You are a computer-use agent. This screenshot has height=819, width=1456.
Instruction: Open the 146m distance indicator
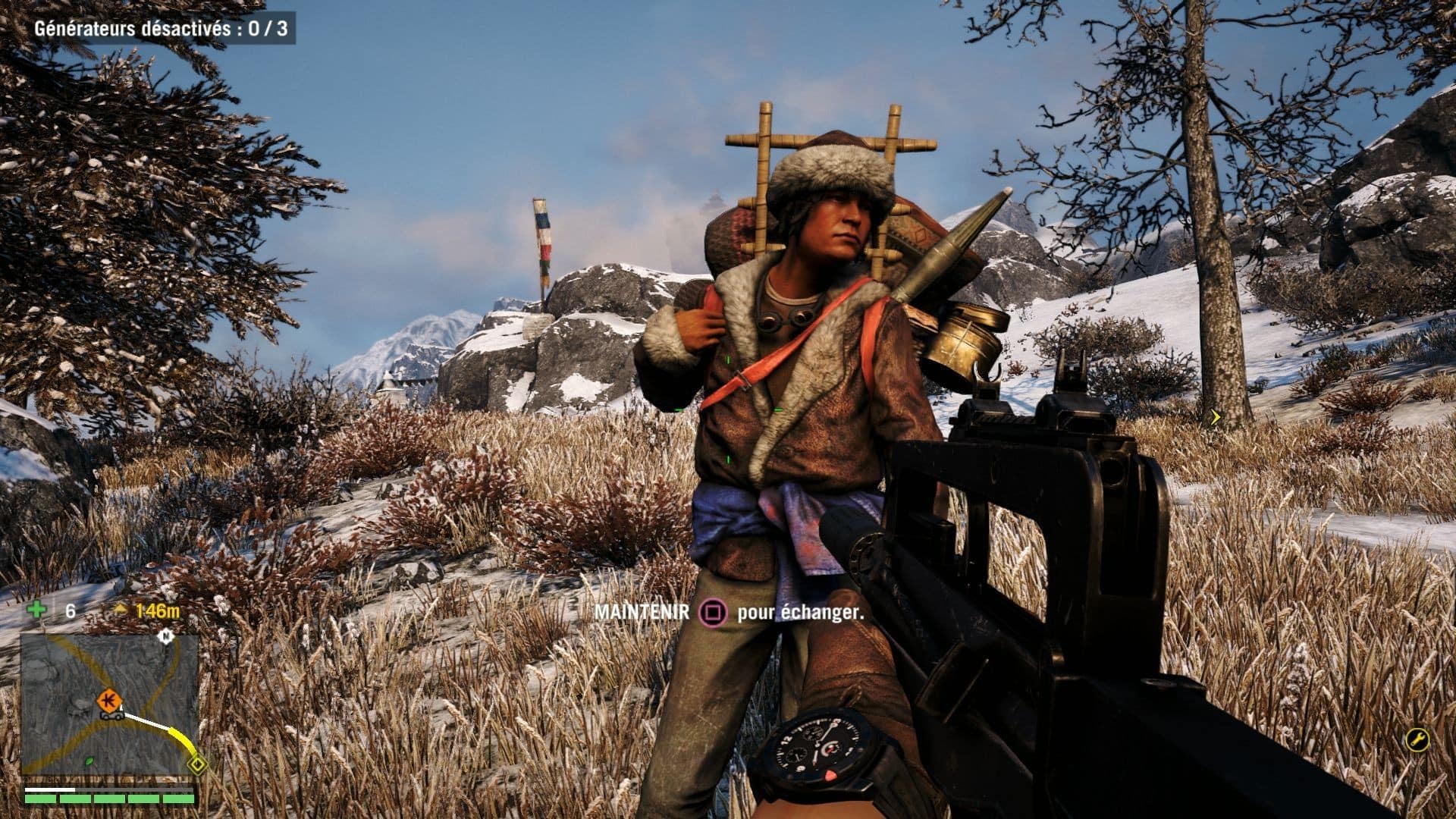pos(157,610)
